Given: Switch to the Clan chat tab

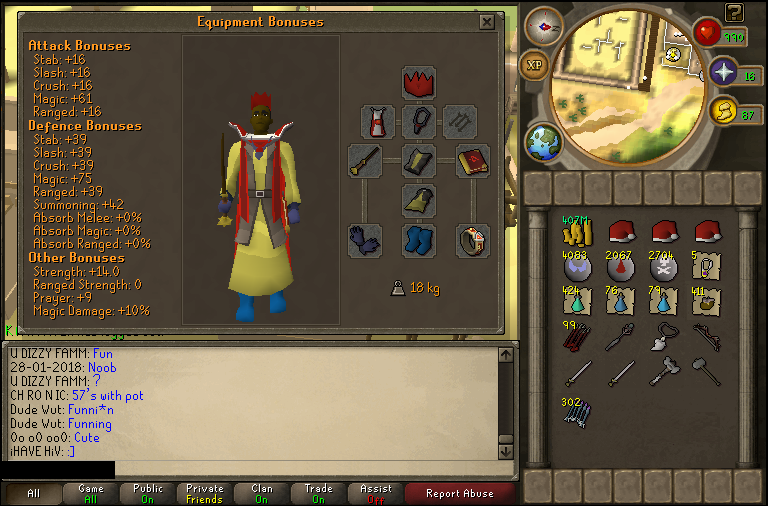Looking at the screenshot, I should (262, 493).
